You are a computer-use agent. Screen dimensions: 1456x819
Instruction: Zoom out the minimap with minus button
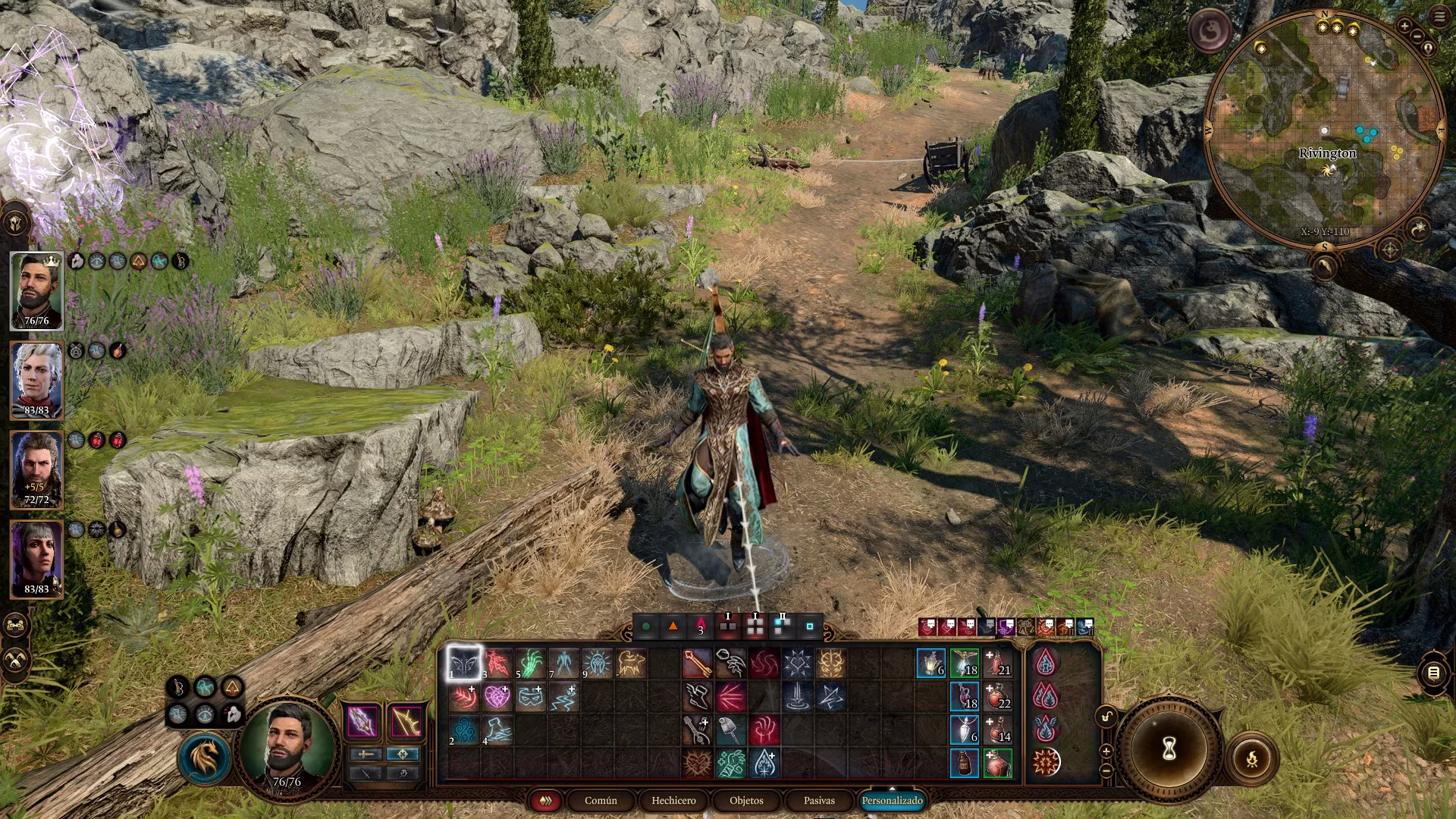1417,36
